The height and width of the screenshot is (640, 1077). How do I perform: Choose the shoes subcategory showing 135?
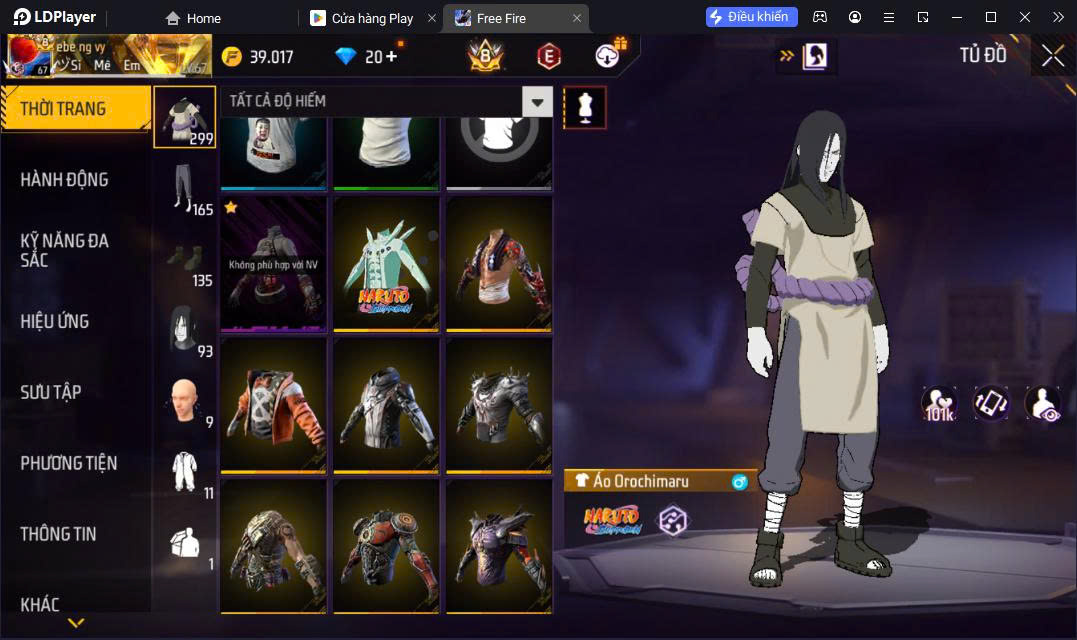pyautogui.click(x=184, y=260)
